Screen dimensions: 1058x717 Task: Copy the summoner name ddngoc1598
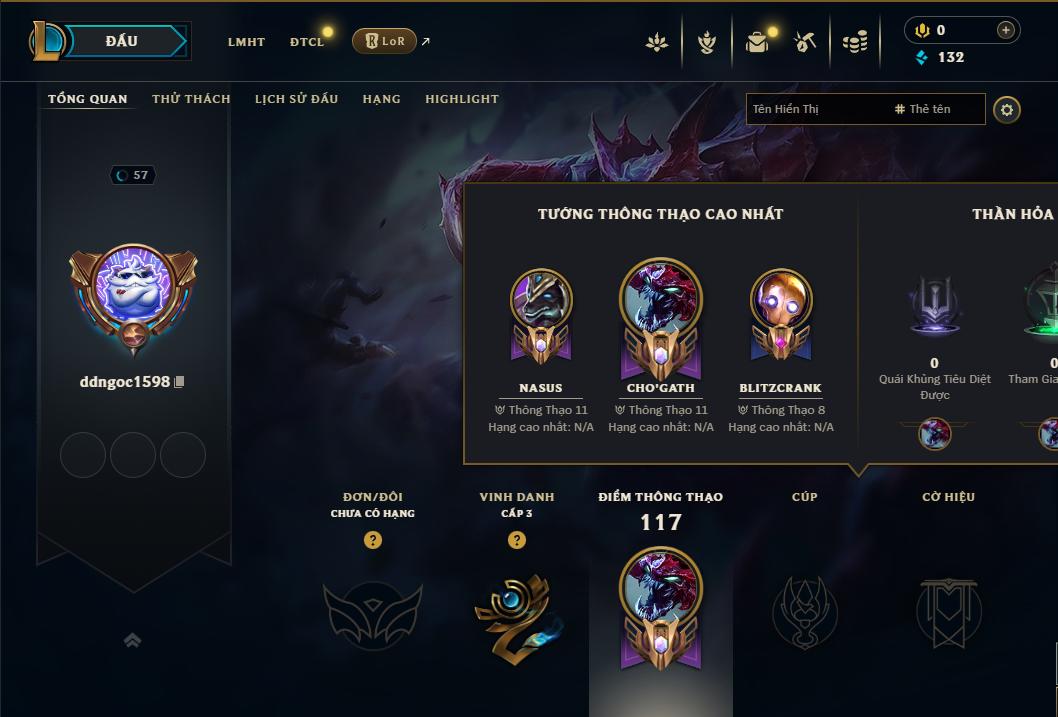(x=180, y=382)
